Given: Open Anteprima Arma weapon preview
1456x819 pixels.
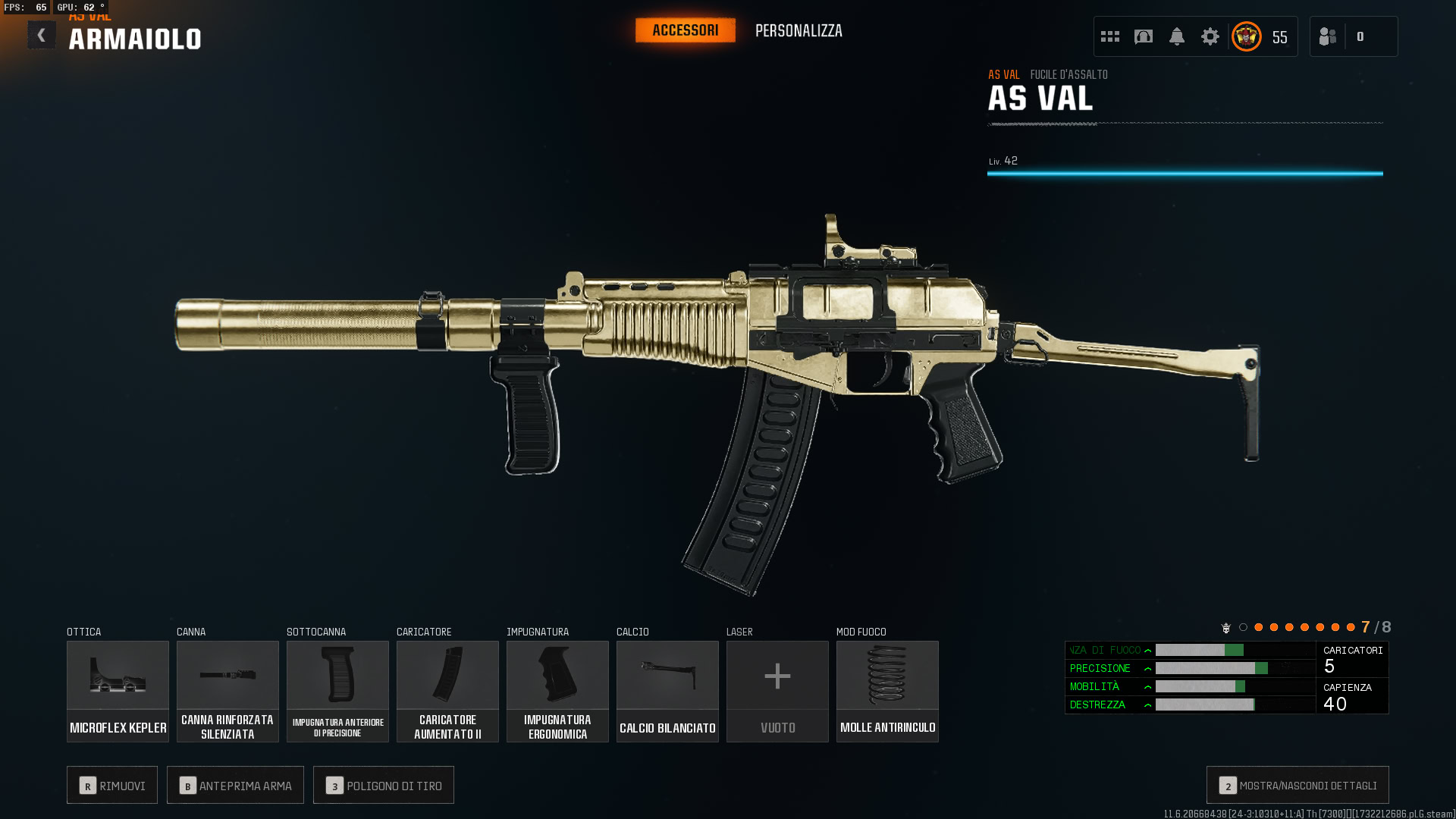Looking at the screenshot, I should coord(235,785).
